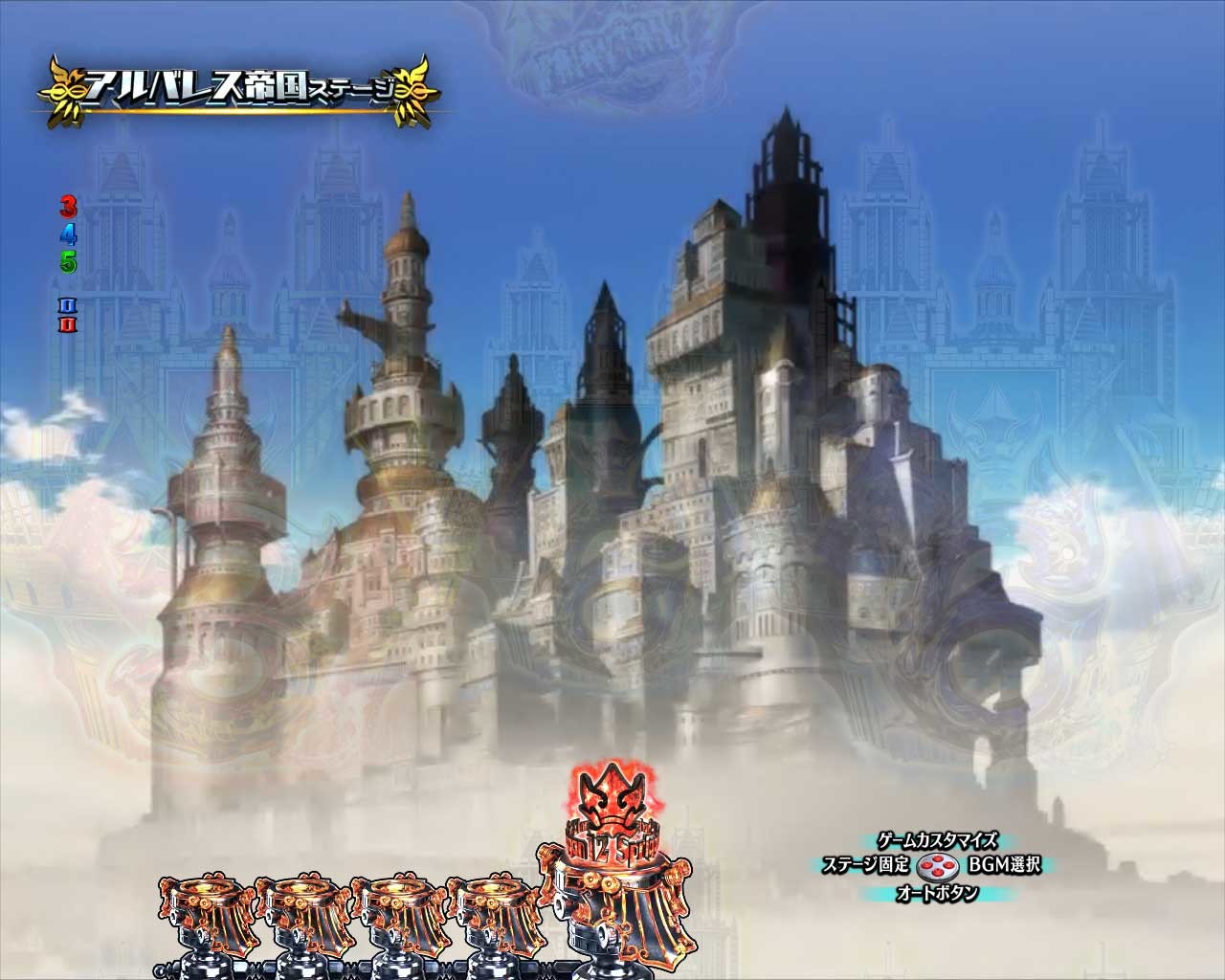
Task: Open the ゲームカスタマイズ option
Action: 937,841
